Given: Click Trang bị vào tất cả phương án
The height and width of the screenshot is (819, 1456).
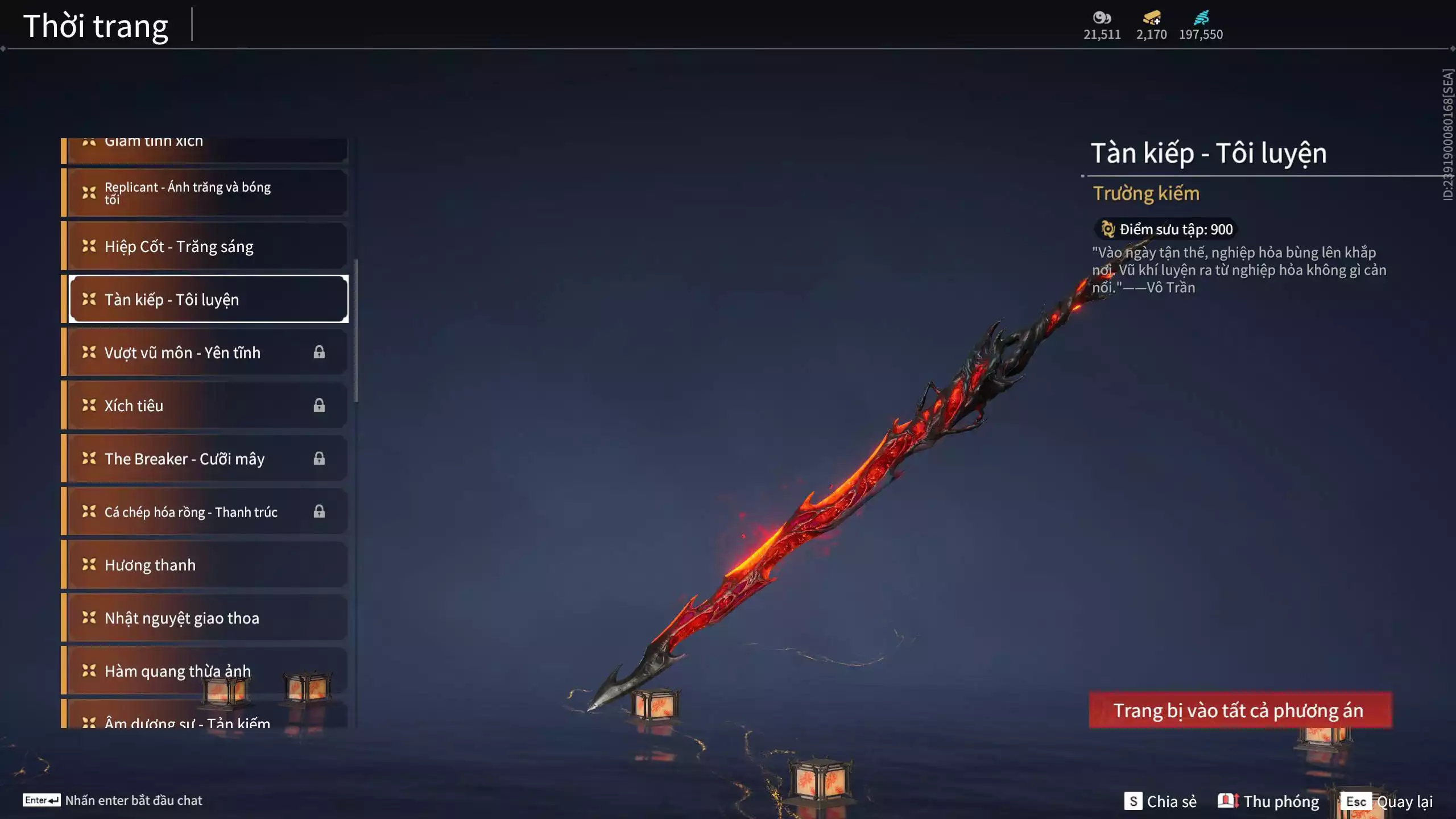Looking at the screenshot, I should click(1240, 710).
